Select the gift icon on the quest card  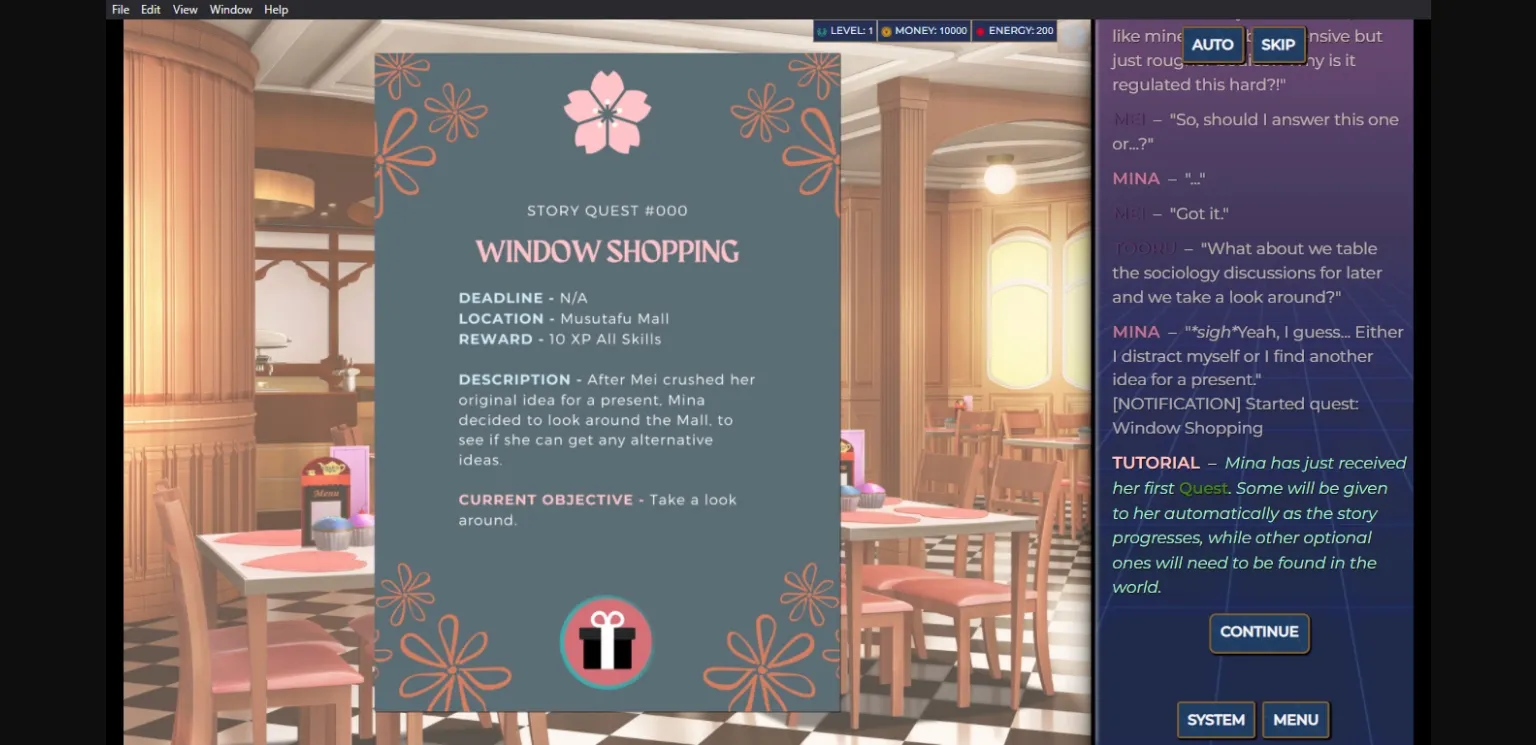point(606,642)
